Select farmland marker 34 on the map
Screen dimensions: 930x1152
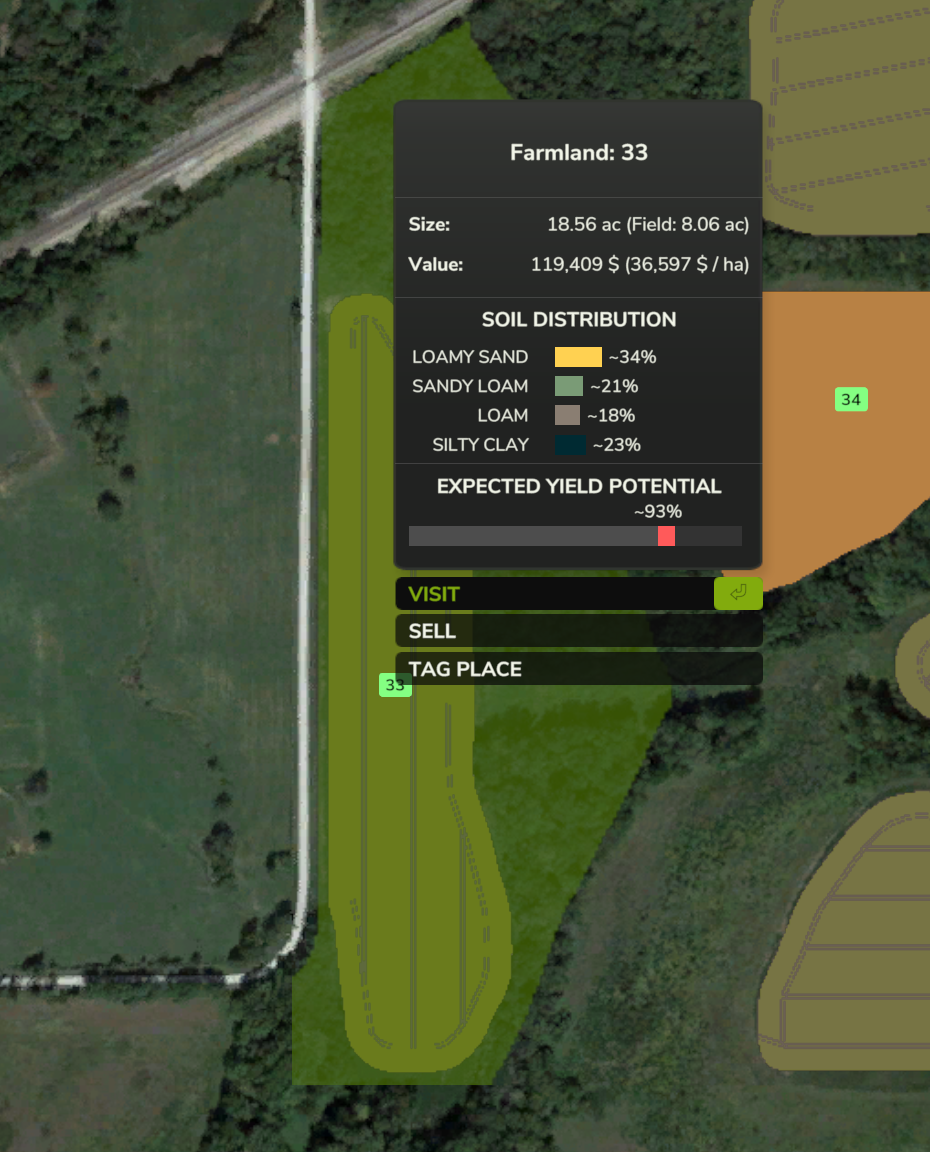click(x=851, y=400)
